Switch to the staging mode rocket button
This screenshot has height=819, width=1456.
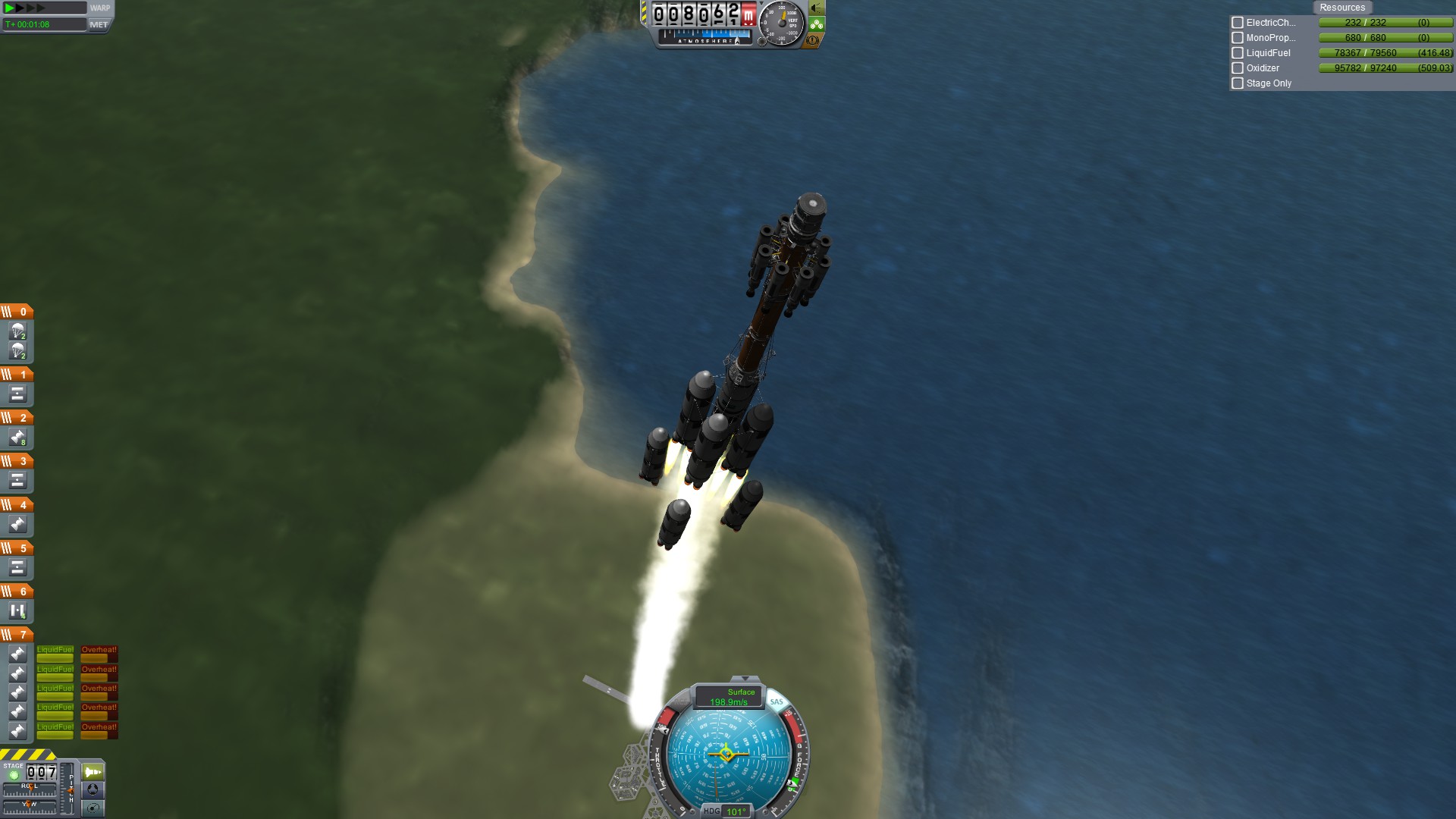[x=93, y=772]
